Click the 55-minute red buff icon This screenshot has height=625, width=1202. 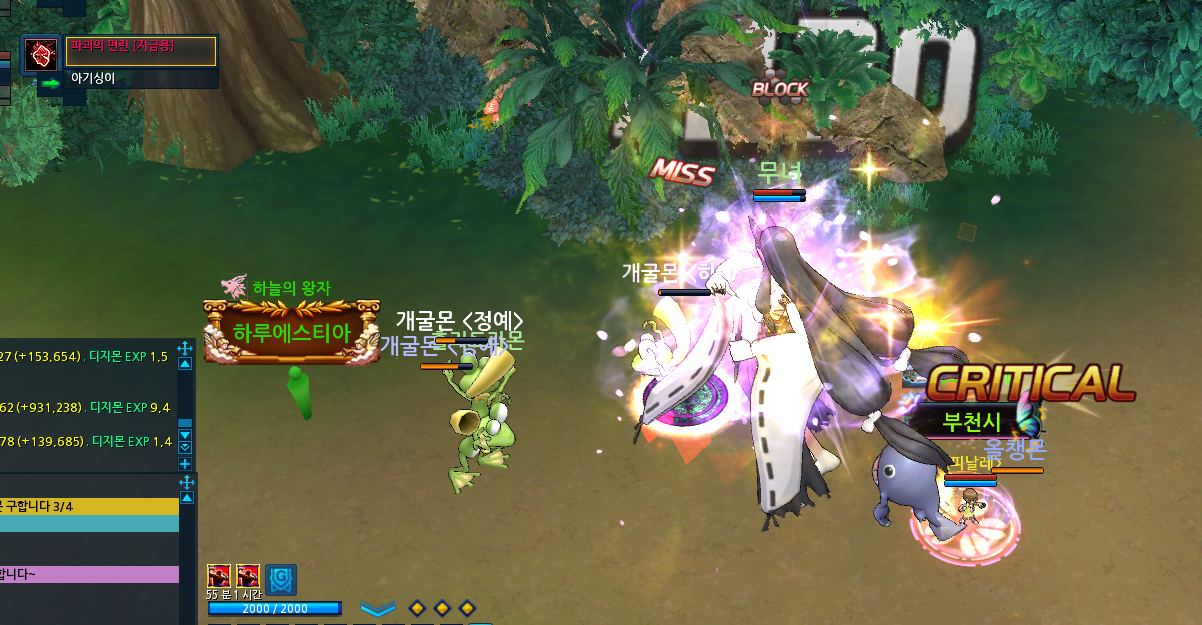tap(219, 576)
